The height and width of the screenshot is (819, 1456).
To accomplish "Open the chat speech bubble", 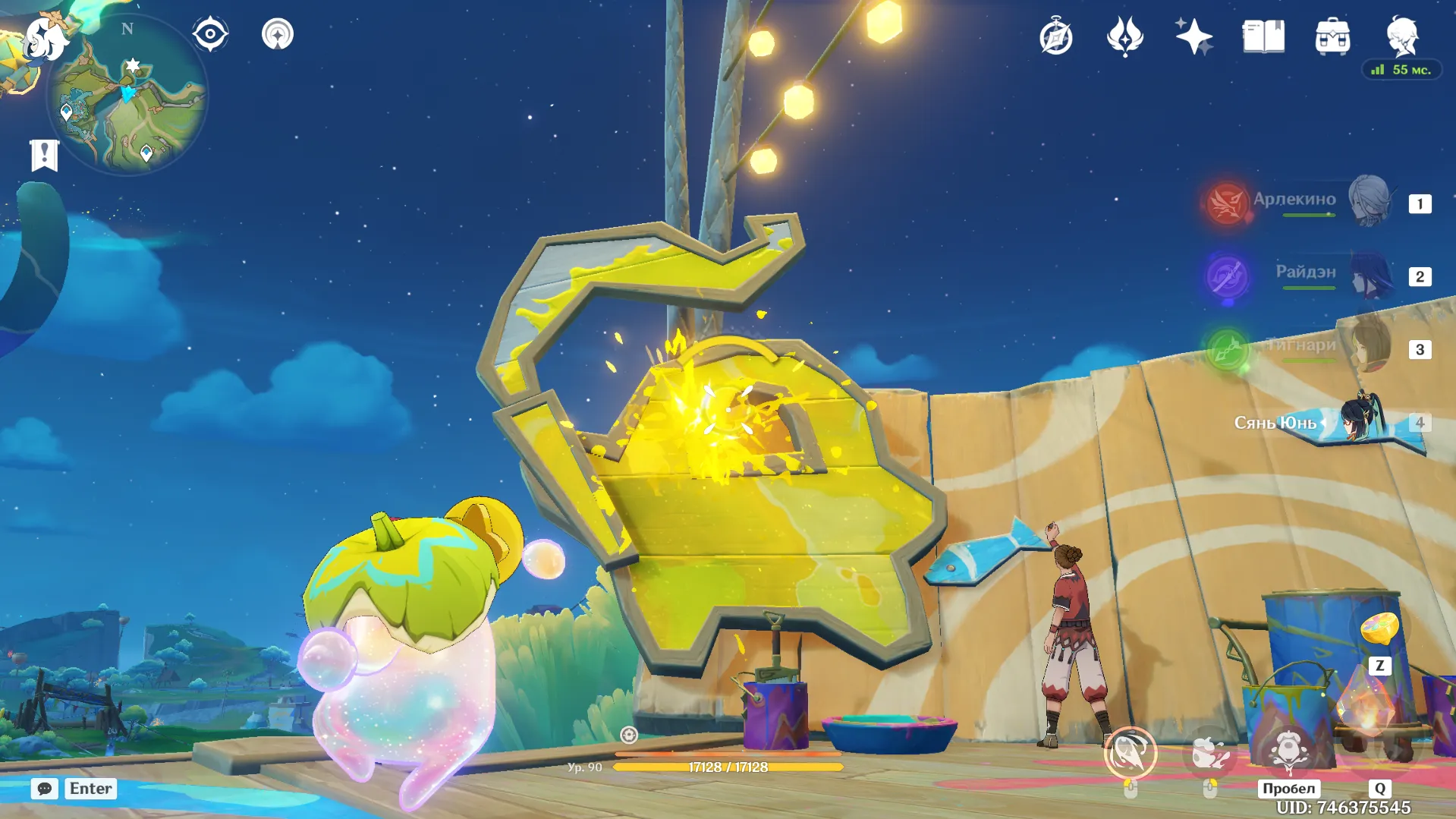I will tap(44, 789).
